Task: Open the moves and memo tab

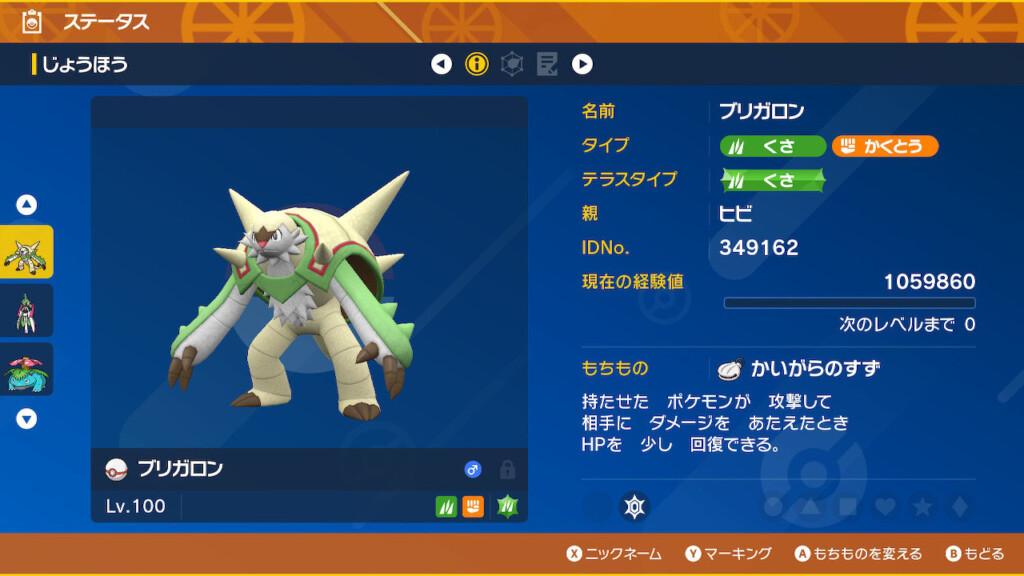Action: tap(547, 65)
